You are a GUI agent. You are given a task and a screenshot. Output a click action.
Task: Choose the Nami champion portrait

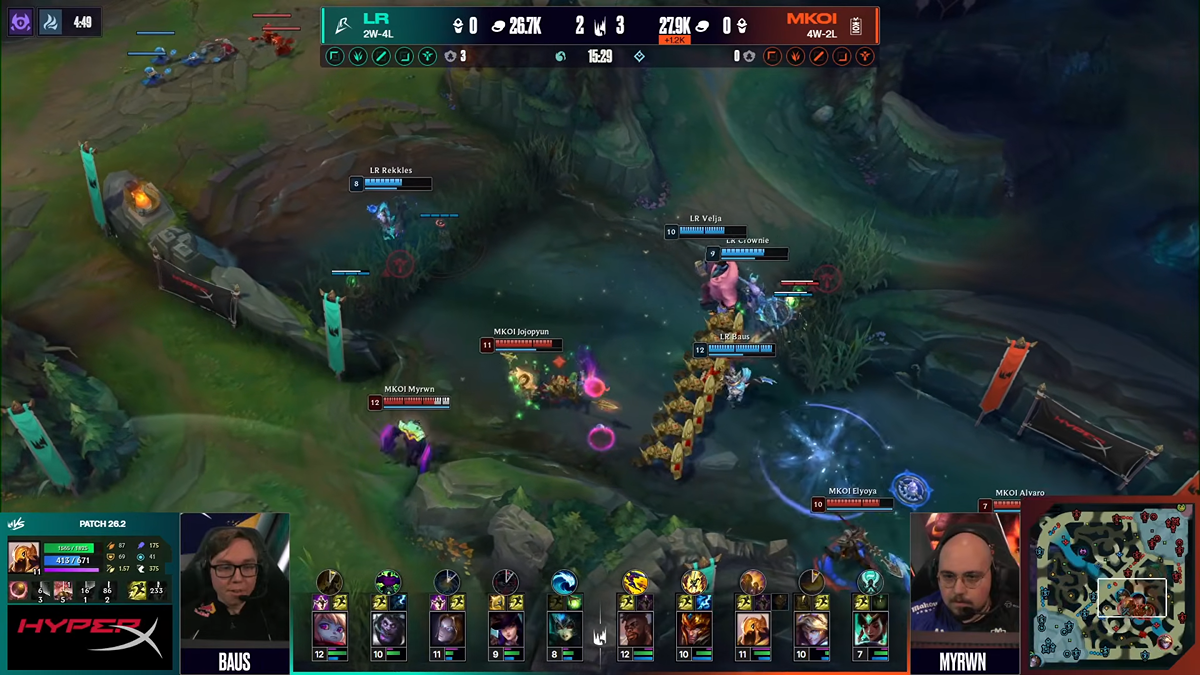click(x=564, y=629)
